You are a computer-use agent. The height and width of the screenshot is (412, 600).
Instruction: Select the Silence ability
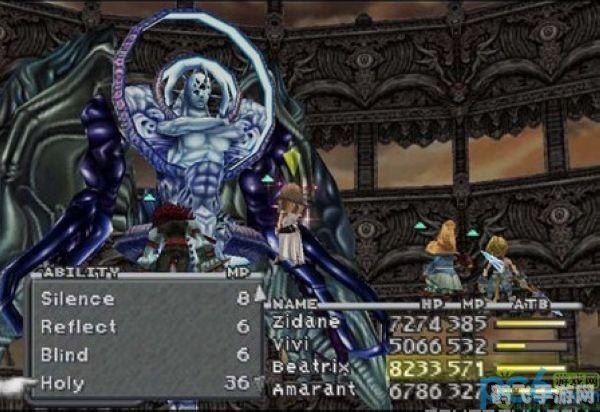[78, 299]
